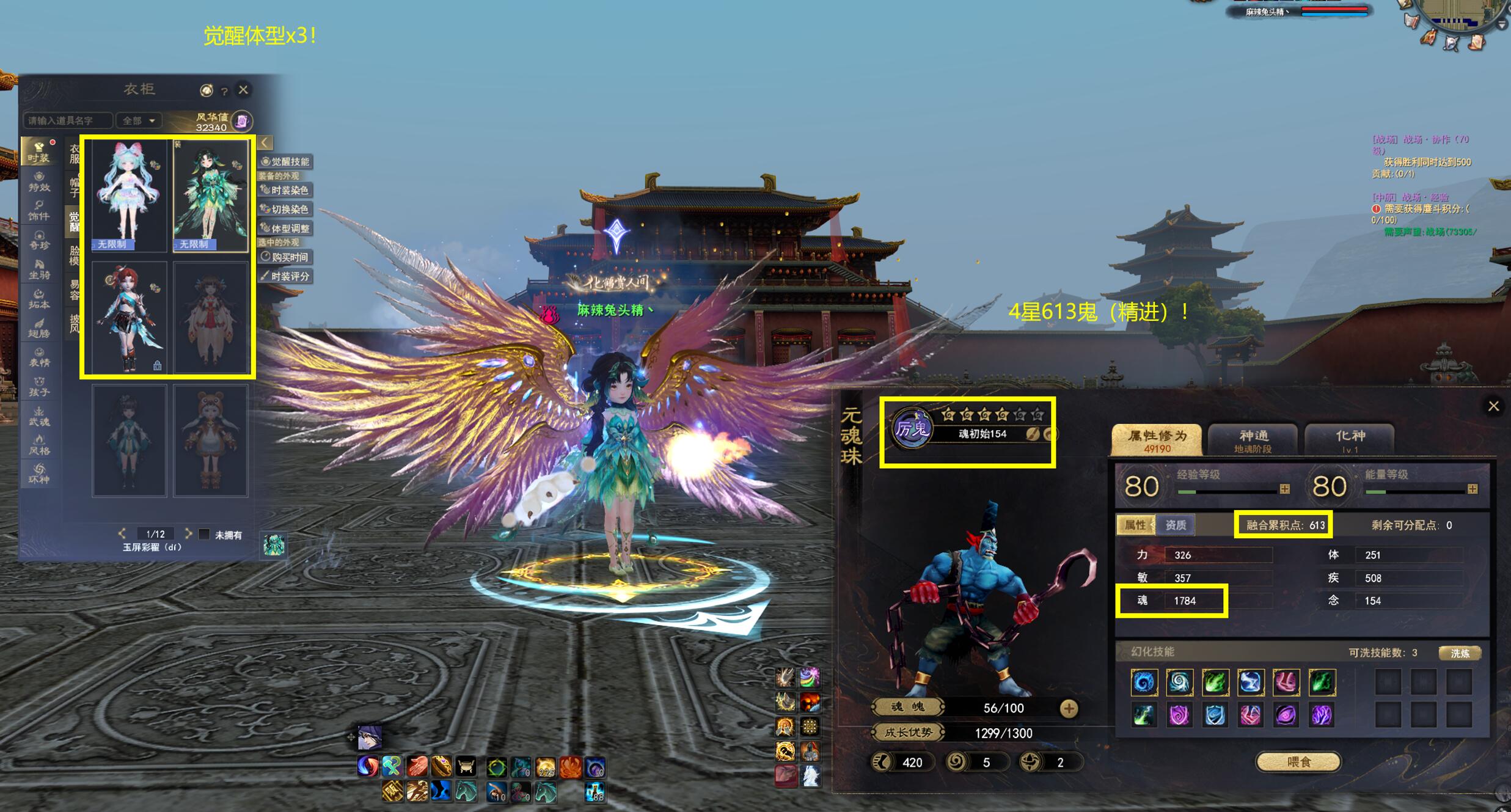This screenshot has height=812, width=1511.
Task: Open 体型调整 body shape adjustment
Action: point(285,229)
